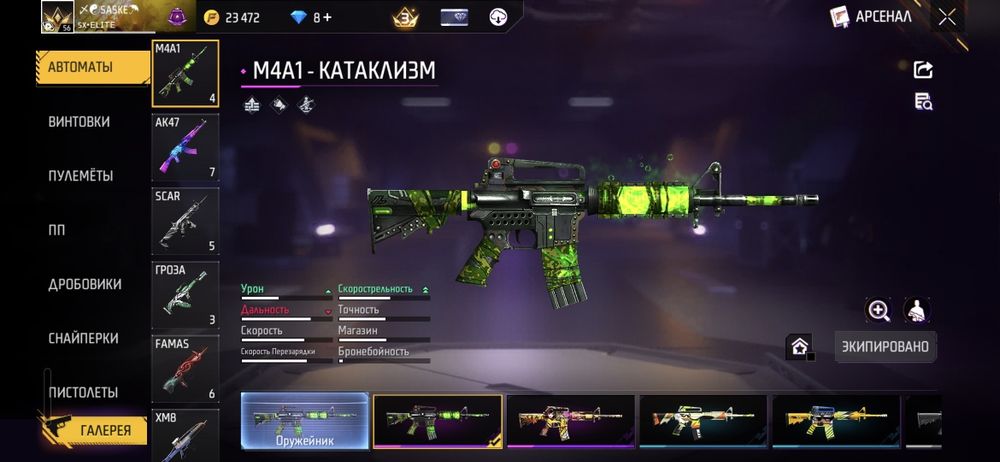This screenshot has height=462, width=1000.
Task: Select the Пулемёты category
Action: tap(80, 176)
